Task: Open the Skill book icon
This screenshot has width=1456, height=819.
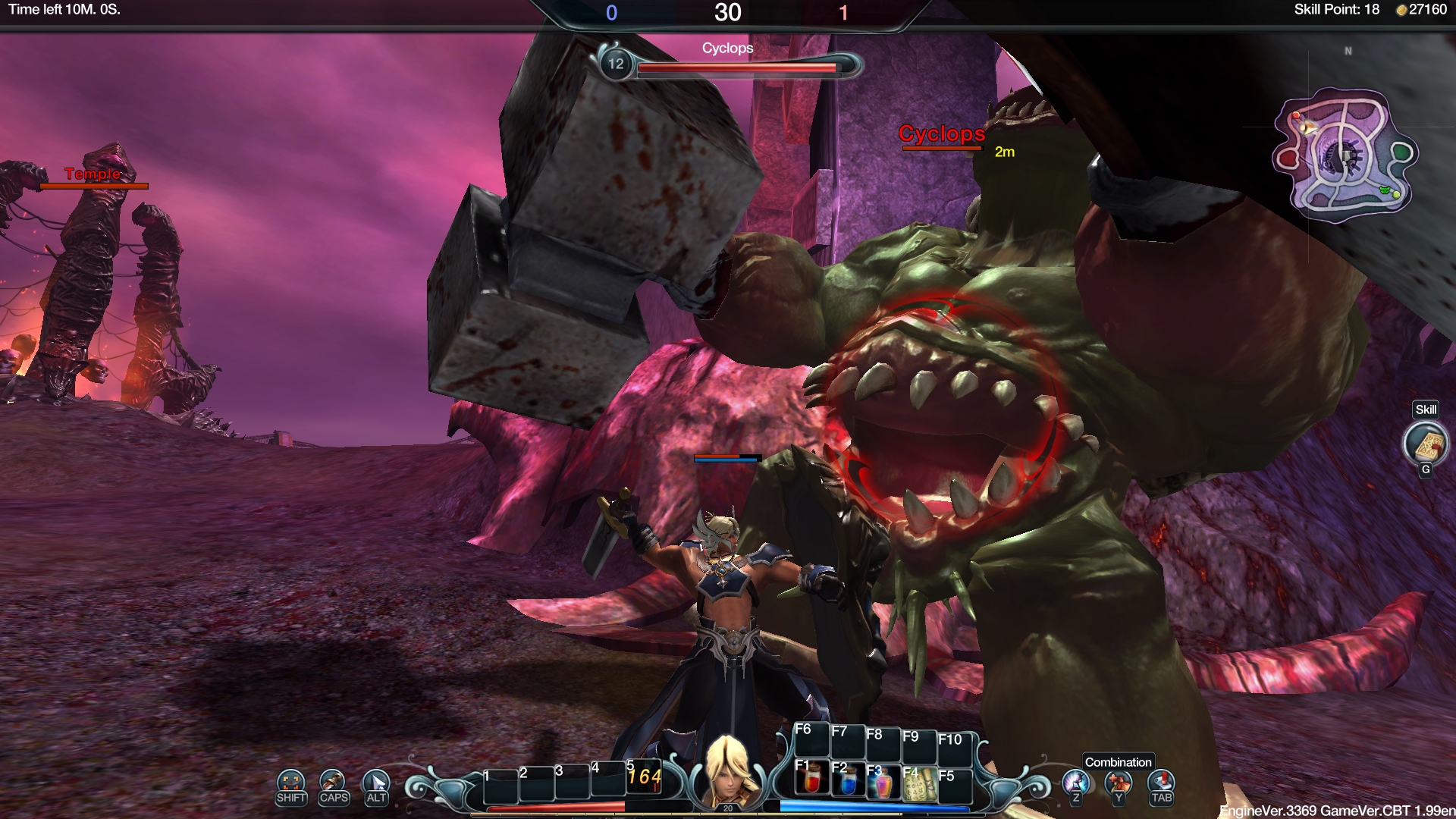Action: (x=1426, y=444)
